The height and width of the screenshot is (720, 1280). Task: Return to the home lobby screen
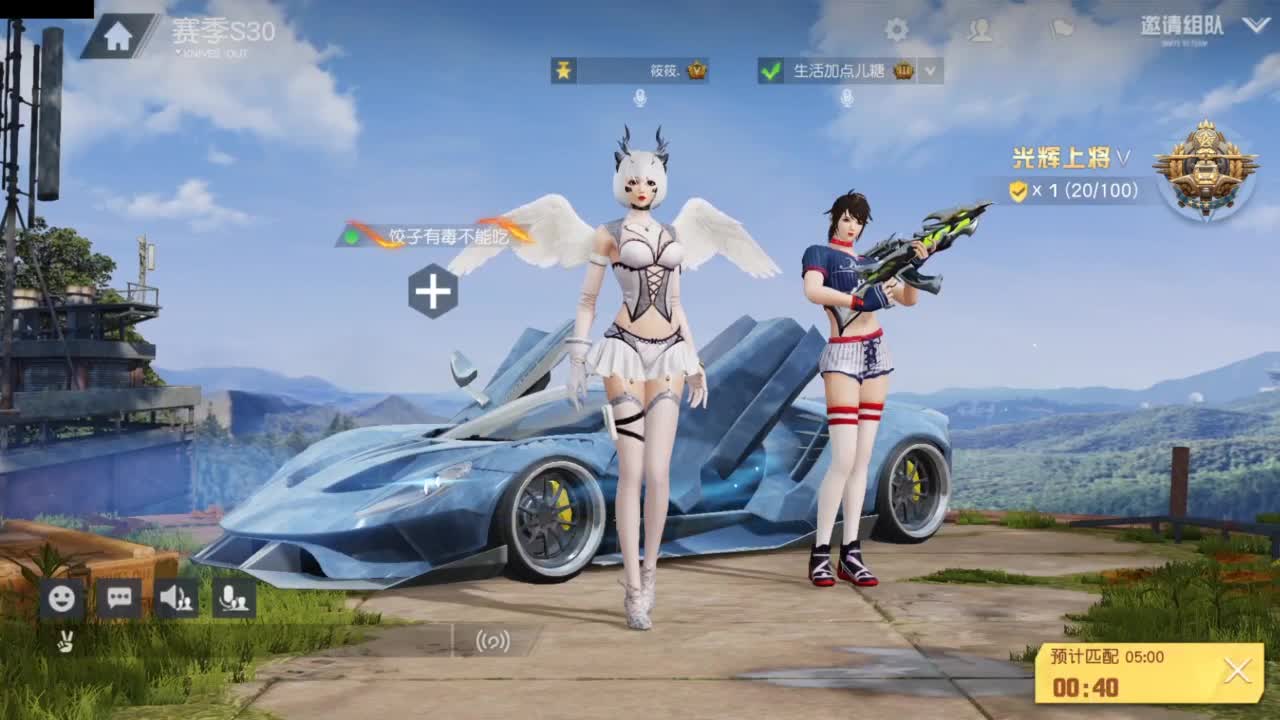tap(118, 36)
